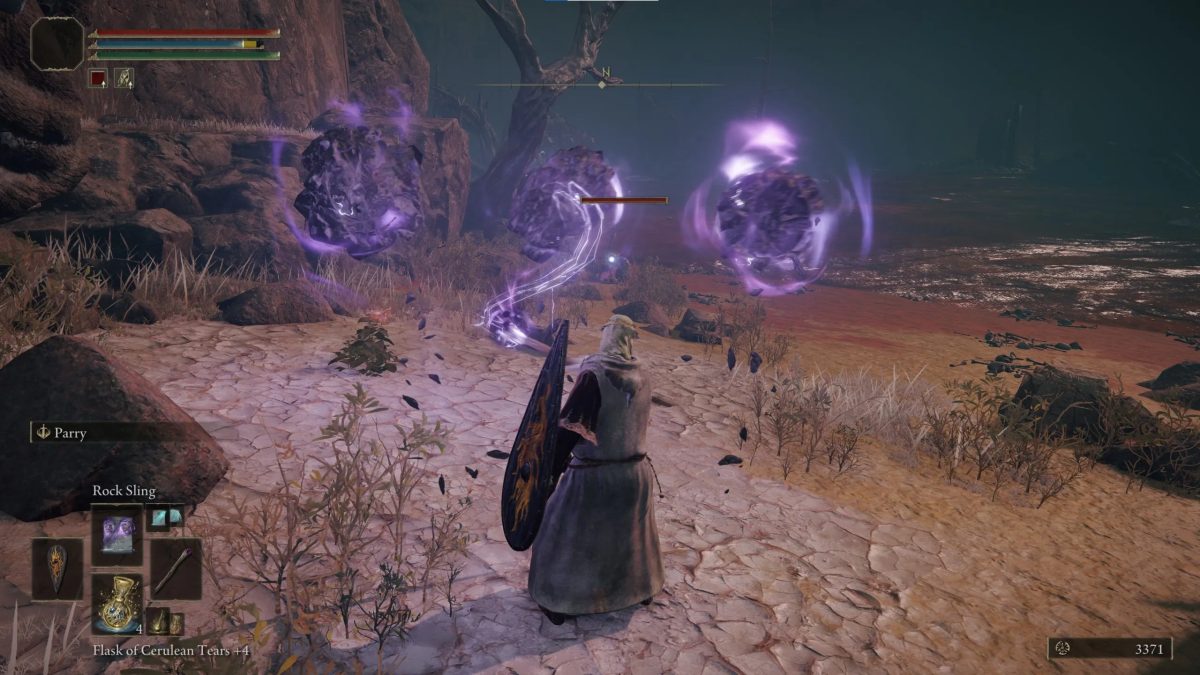Screen dimensions: 1200x675
Task: Inspect the pale figure buff status icon
Action: pos(124,77)
